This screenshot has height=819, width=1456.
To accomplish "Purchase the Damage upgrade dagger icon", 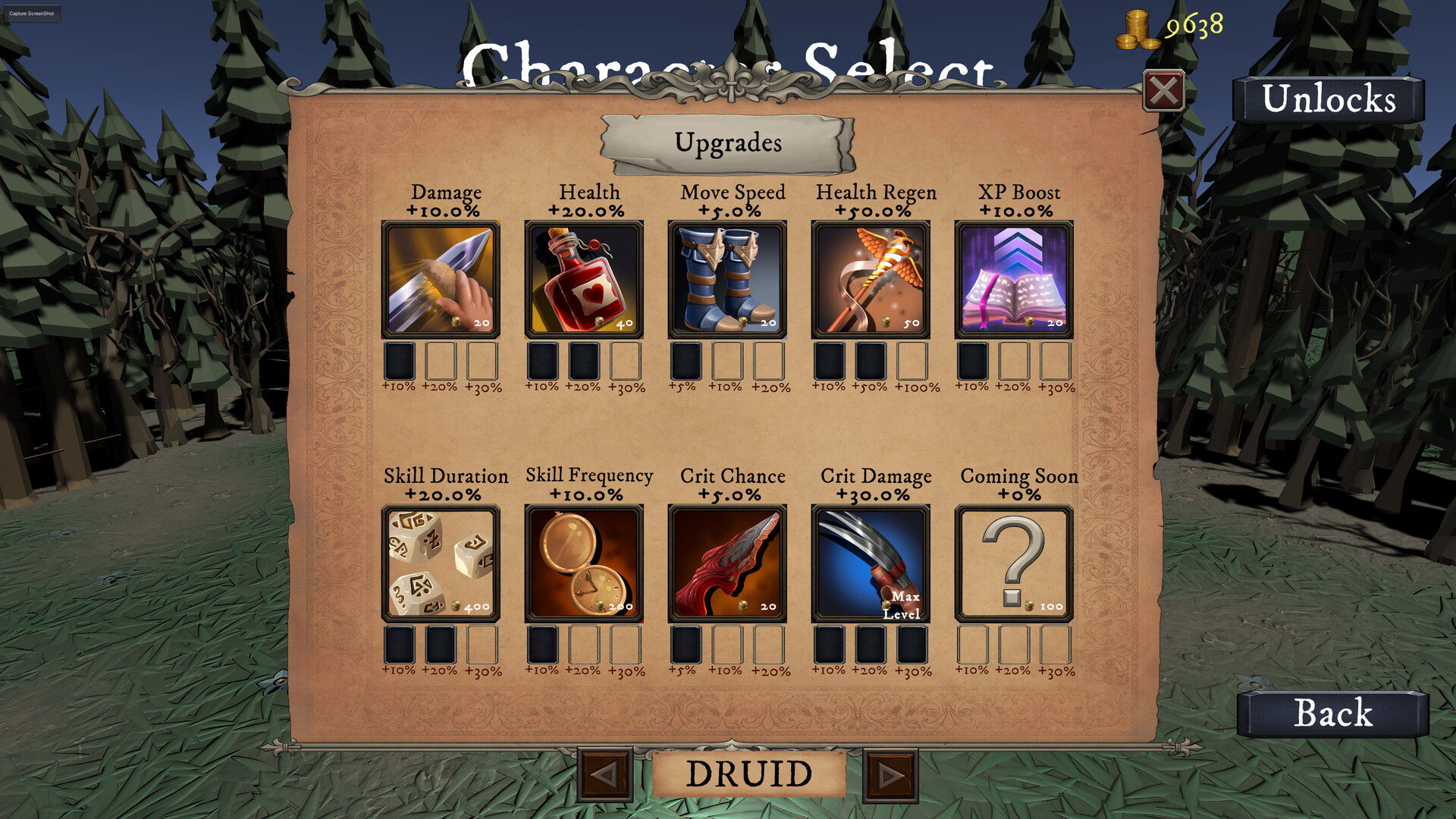I will pyautogui.click(x=442, y=278).
